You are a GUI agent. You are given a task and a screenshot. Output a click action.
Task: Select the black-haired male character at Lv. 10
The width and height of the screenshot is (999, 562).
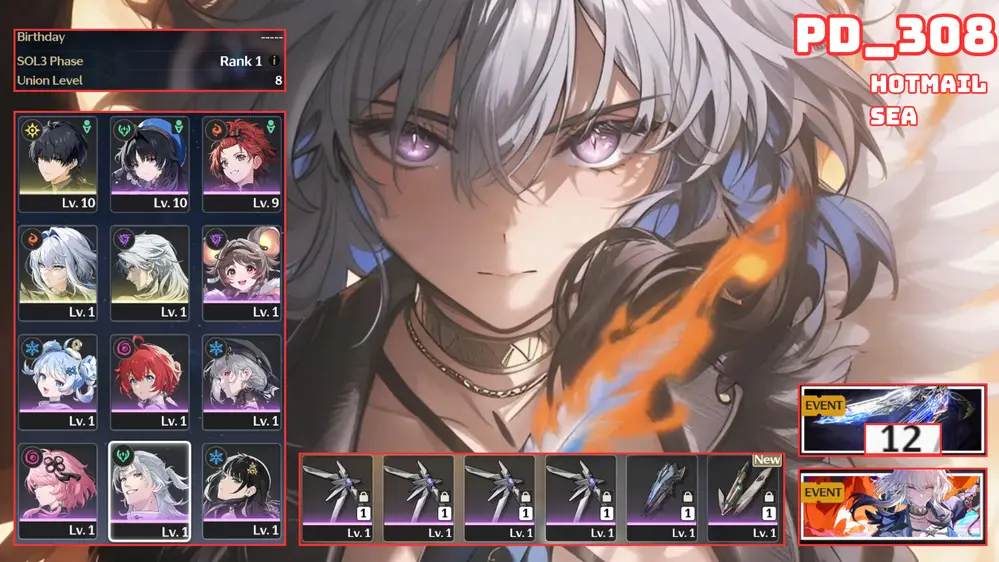click(x=59, y=163)
